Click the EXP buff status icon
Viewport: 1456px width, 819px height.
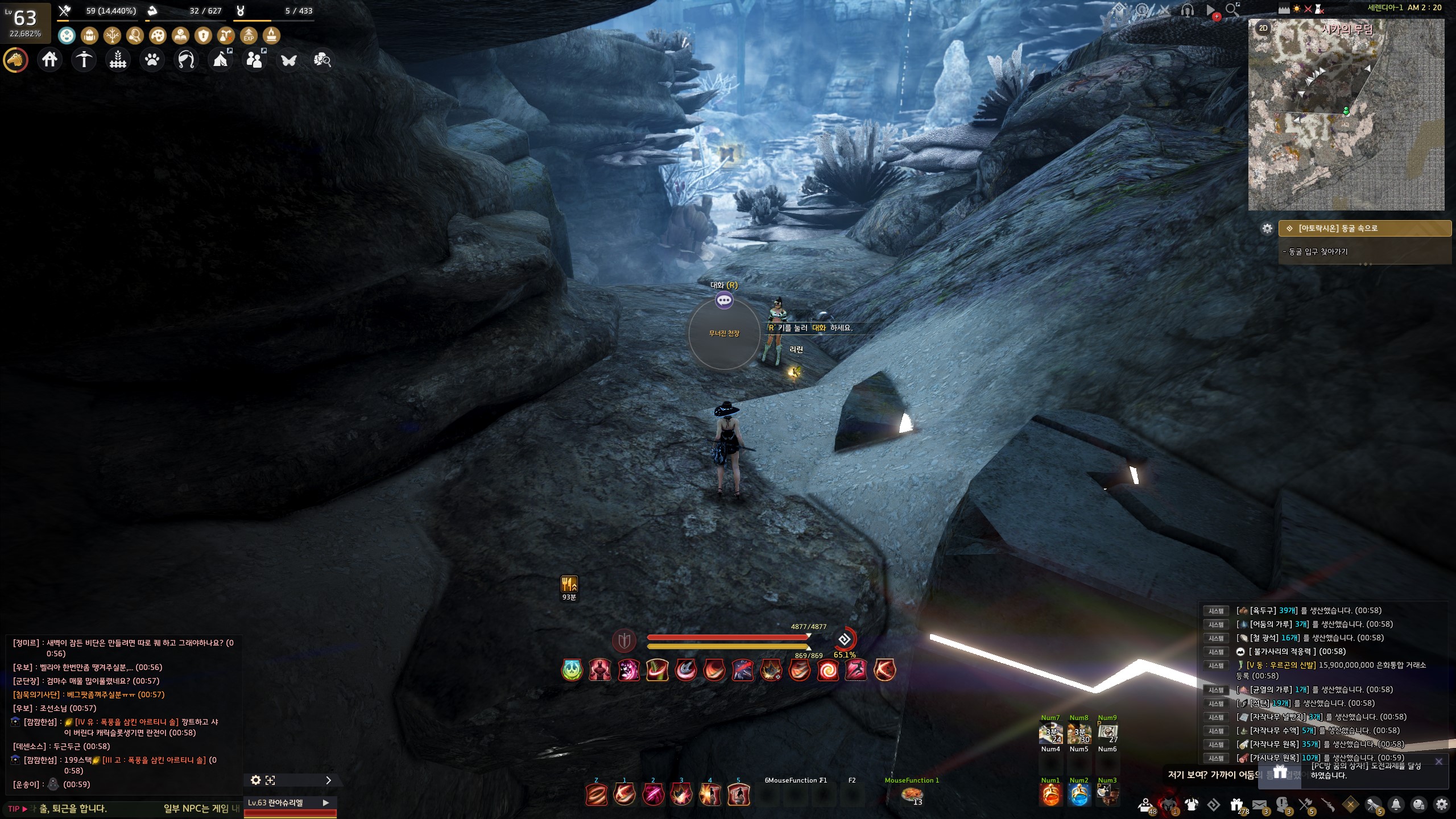coord(249,36)
